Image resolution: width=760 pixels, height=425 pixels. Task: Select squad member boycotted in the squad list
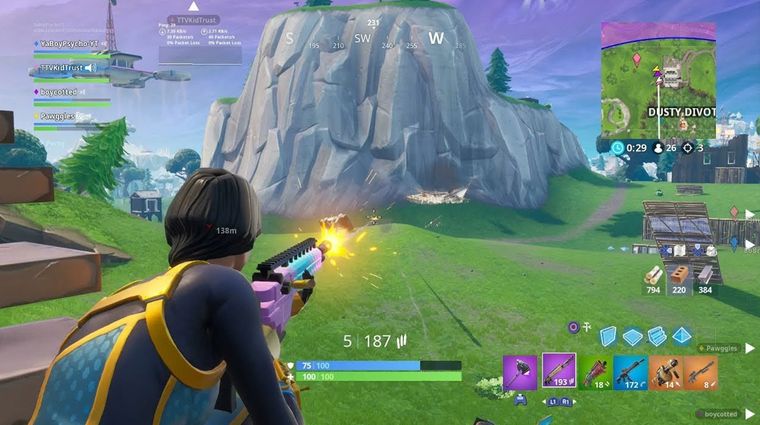click(58, 92)
